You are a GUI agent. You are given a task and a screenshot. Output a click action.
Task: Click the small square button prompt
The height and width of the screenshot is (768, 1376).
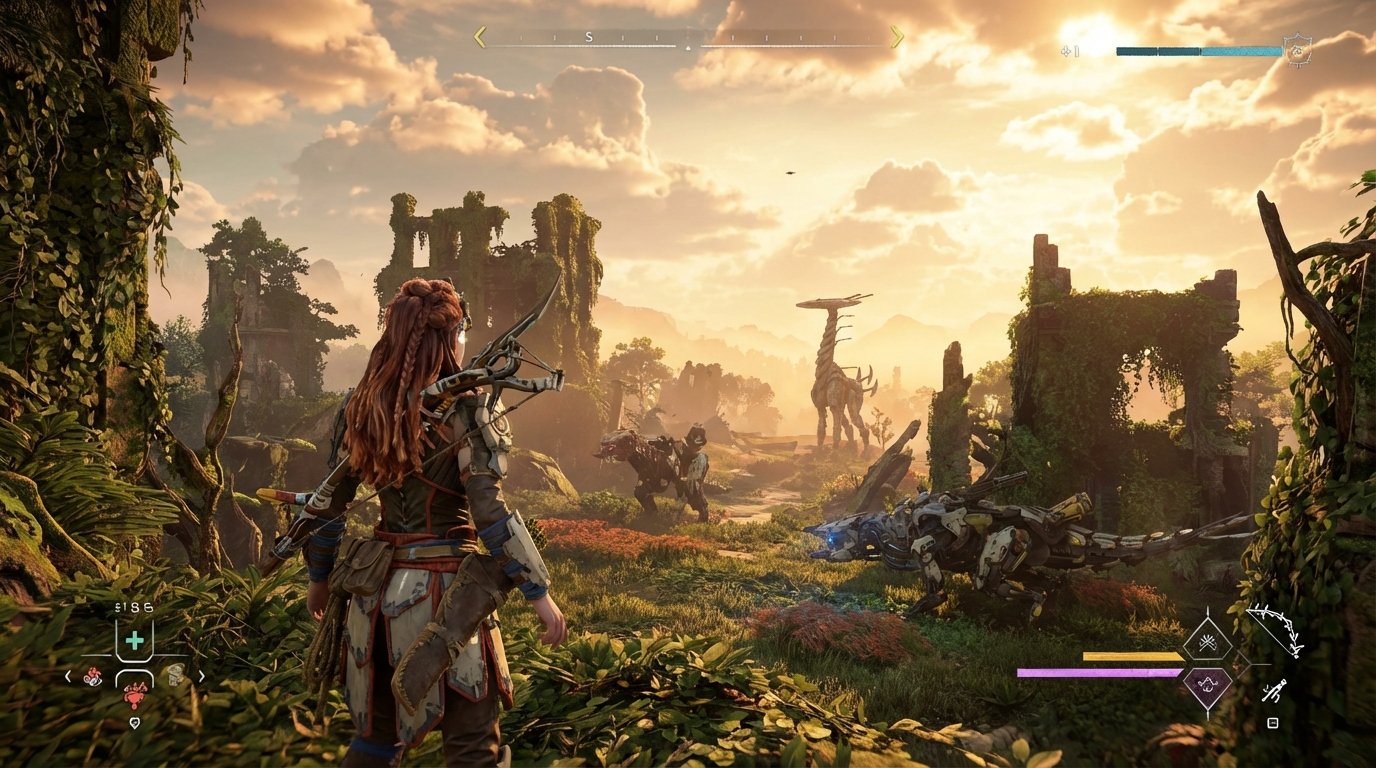pos(1273,722)
